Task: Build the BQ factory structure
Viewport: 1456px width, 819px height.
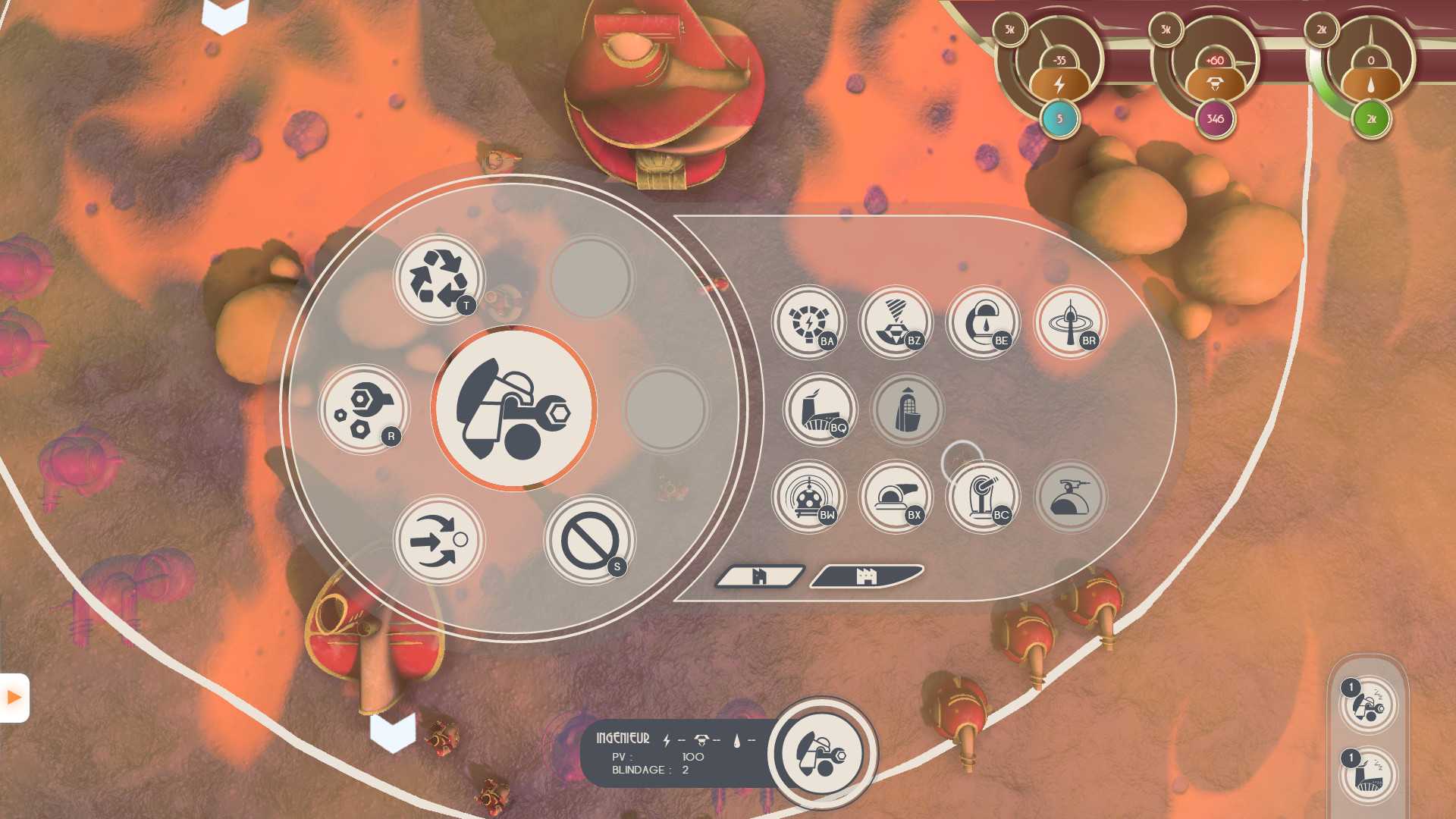Action: (x=820, y=409)
